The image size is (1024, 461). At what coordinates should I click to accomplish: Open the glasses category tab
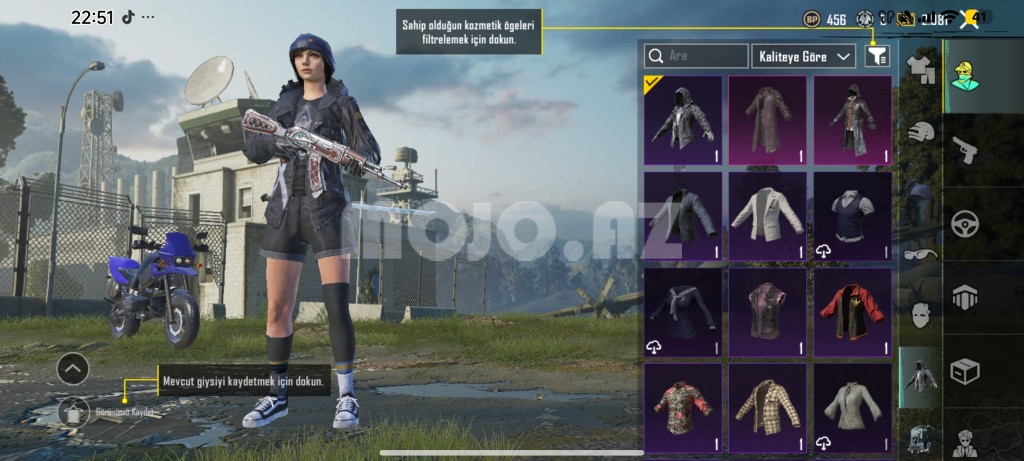pyautogui.click(x=920, y=253)
